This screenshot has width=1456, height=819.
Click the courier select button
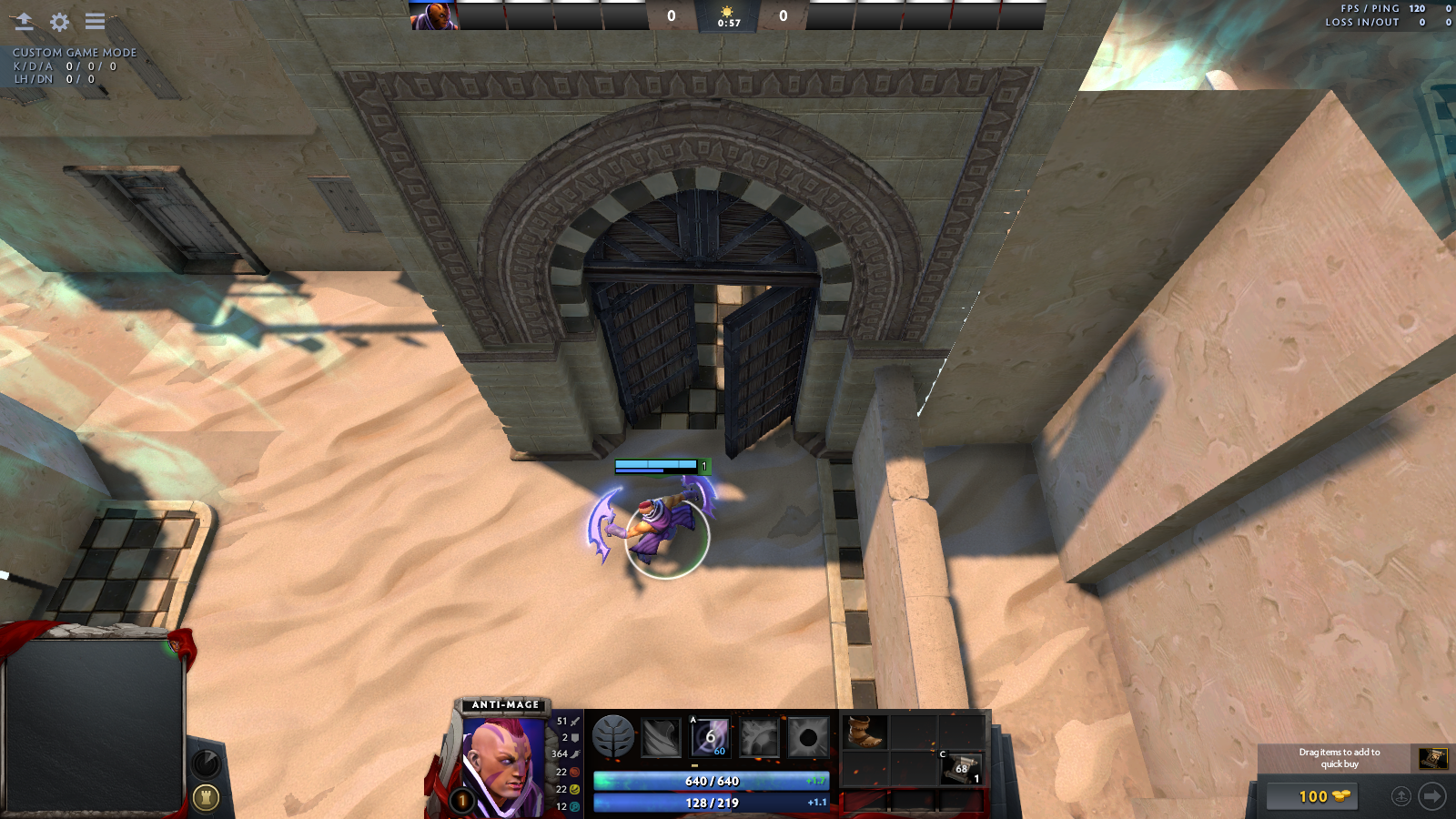click(x=1401, y=796)
